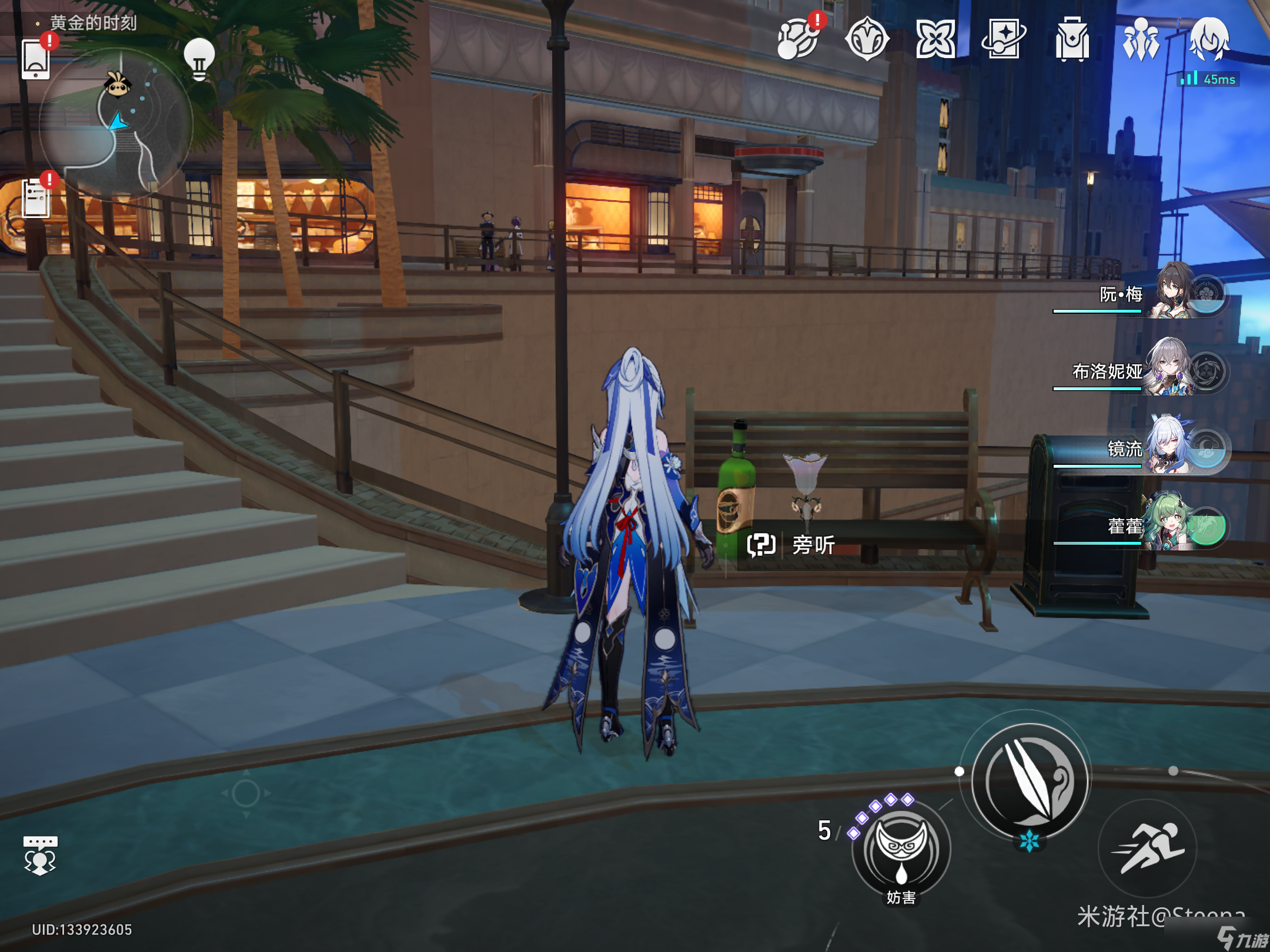The width and height of the screenshot is (1270, 952).
Task: Open the chat bubble icon
Action: [x=40, y=855]
